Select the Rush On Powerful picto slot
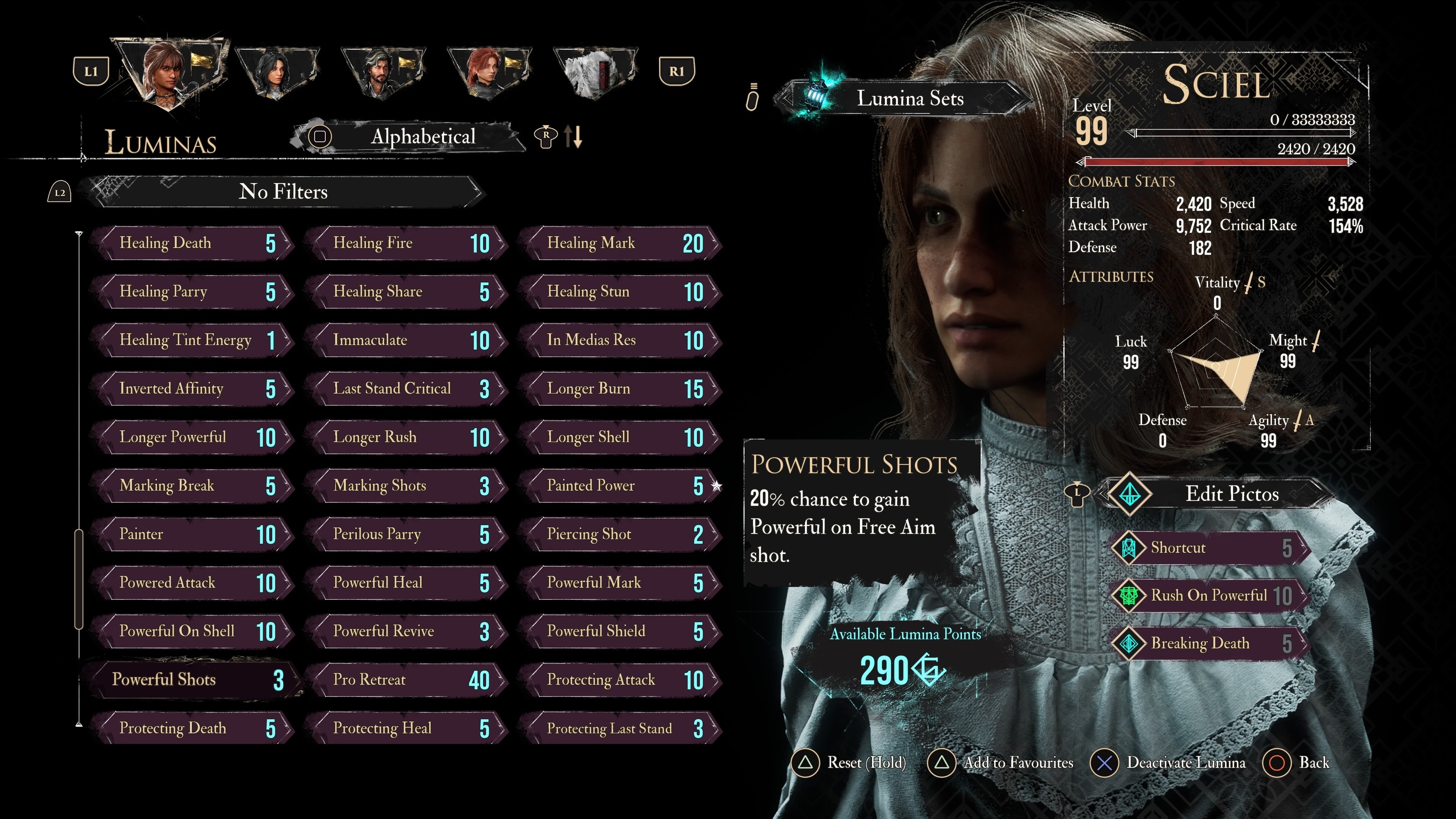The width and height of the screenshot is (1456, 819). (1210, 596)
